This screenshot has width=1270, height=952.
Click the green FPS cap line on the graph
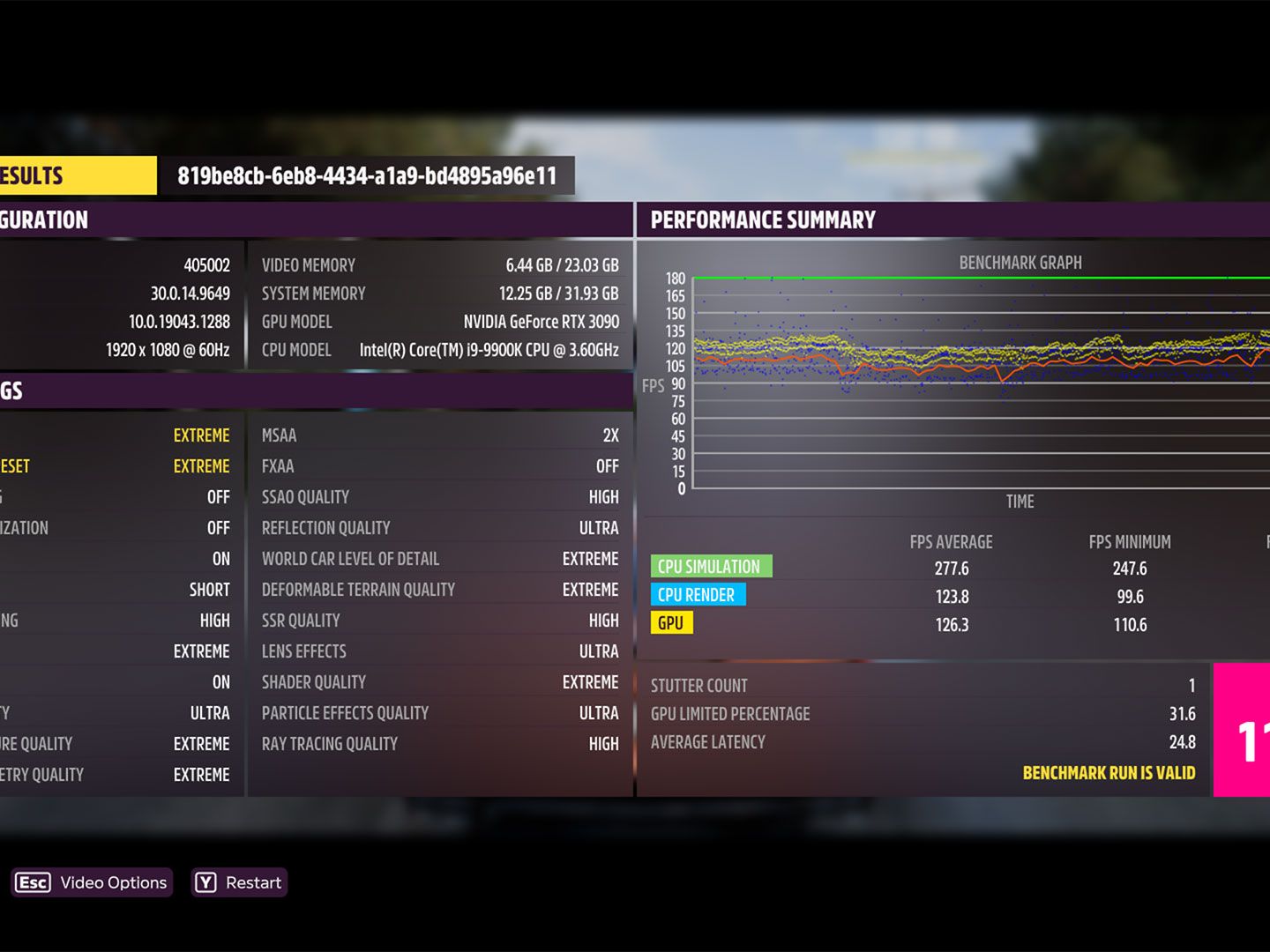point(970,278)
